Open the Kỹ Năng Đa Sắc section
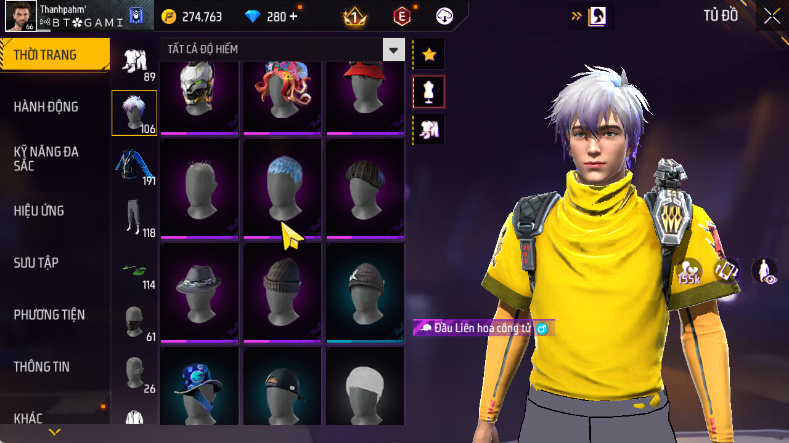The height and width of the screenshot is (443, 789). coord(46,158)
